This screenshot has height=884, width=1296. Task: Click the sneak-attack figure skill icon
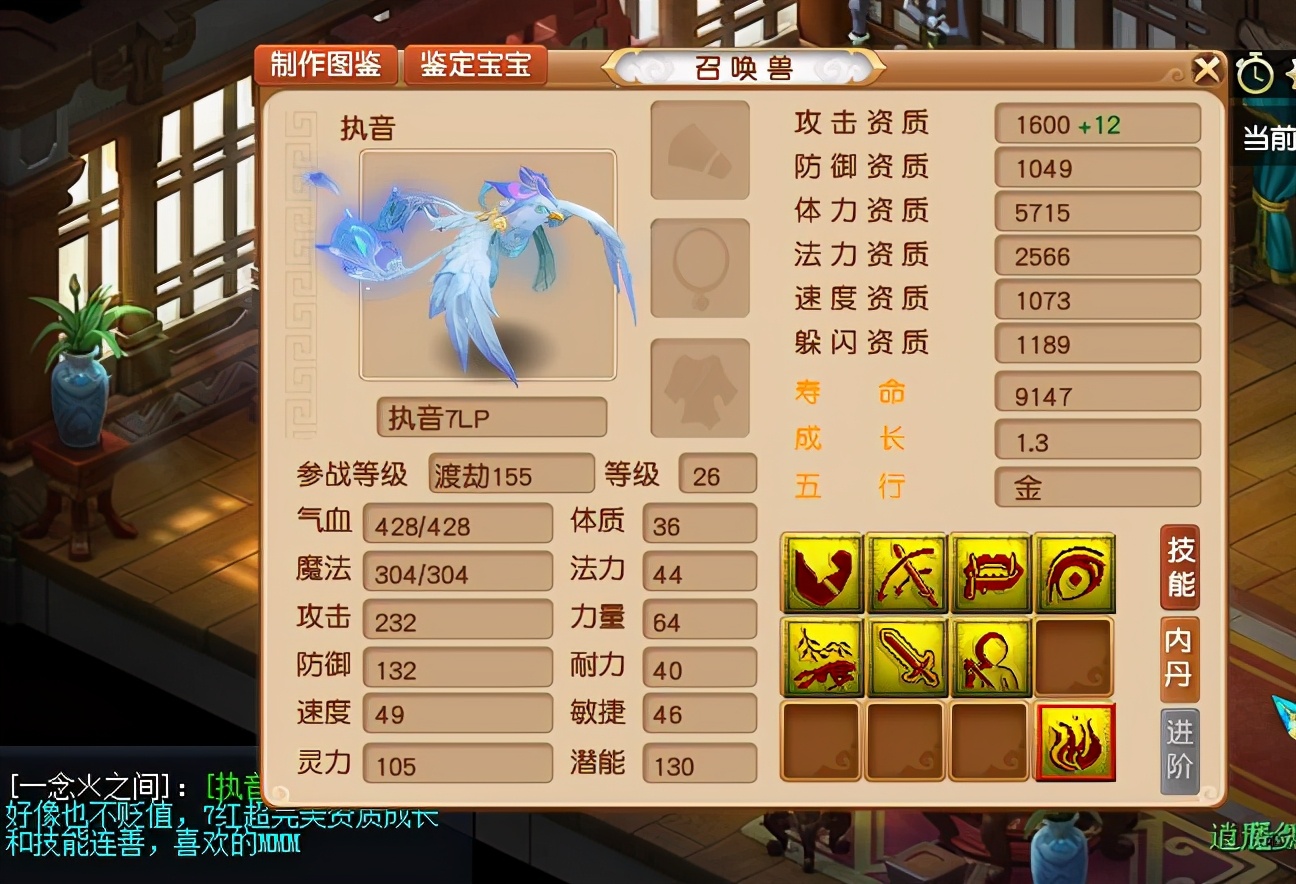(x=990, y=659)
